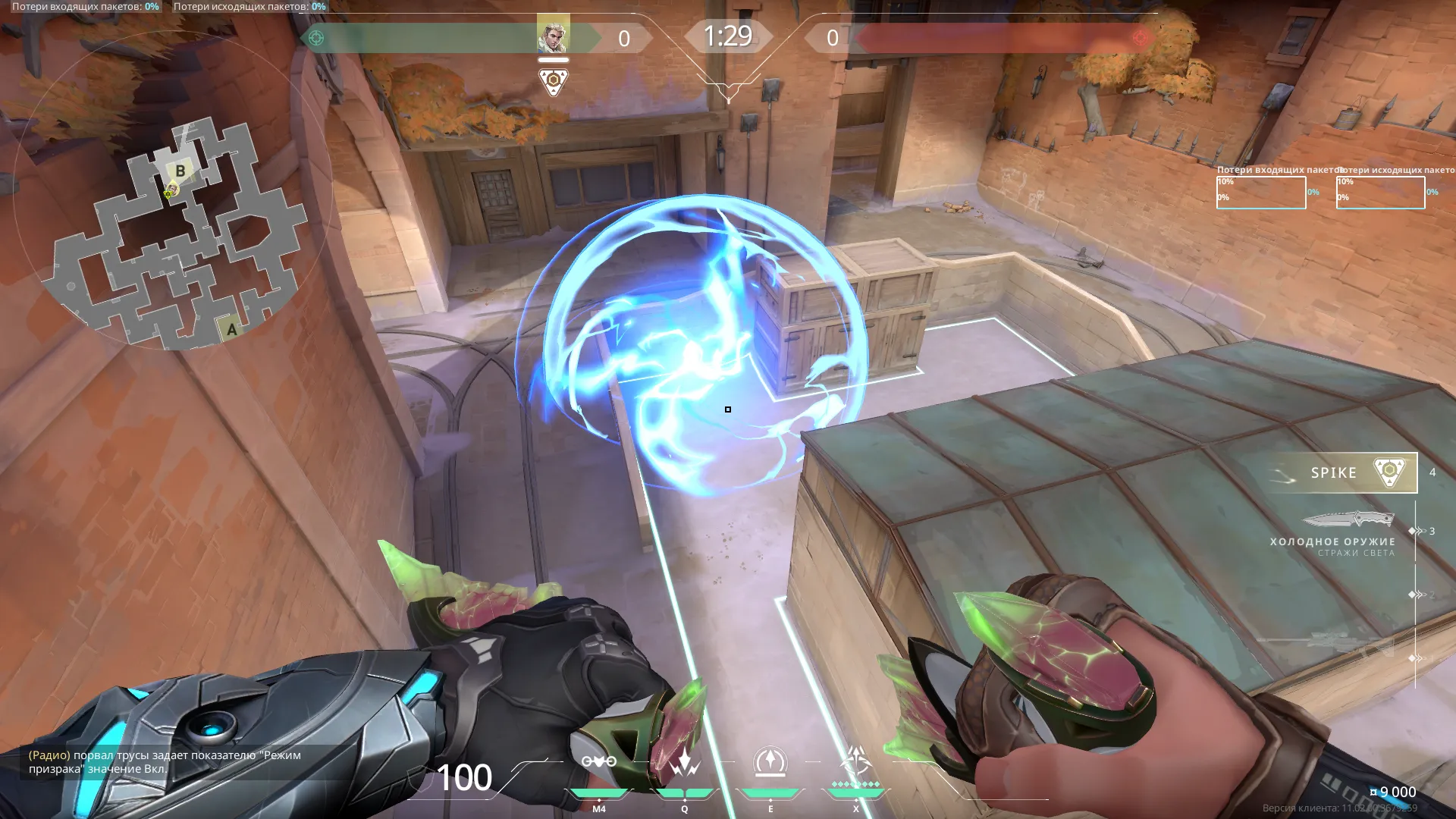
Task: Activate the M4 ability icon
Action: coord(599,762)
